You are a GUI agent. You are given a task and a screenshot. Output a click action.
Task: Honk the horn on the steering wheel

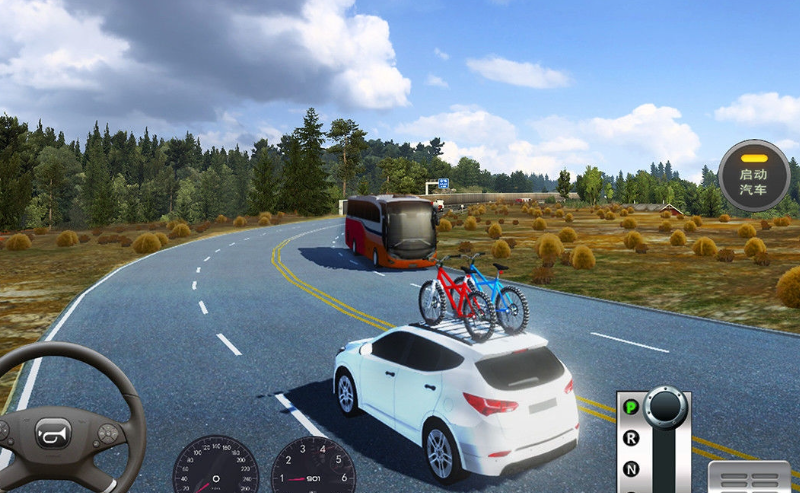click(x=53, y=433)
